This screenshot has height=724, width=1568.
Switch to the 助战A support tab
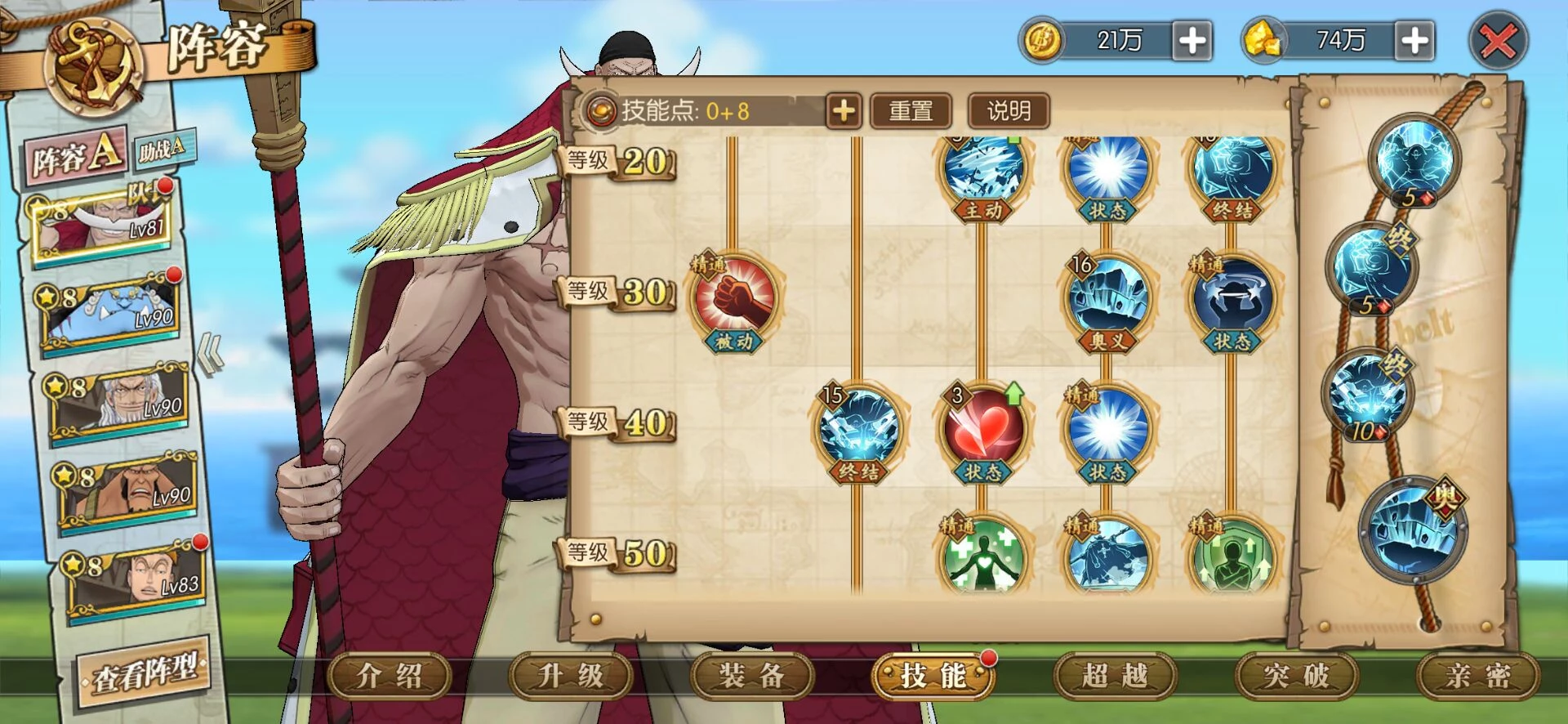tap(163, 148)
